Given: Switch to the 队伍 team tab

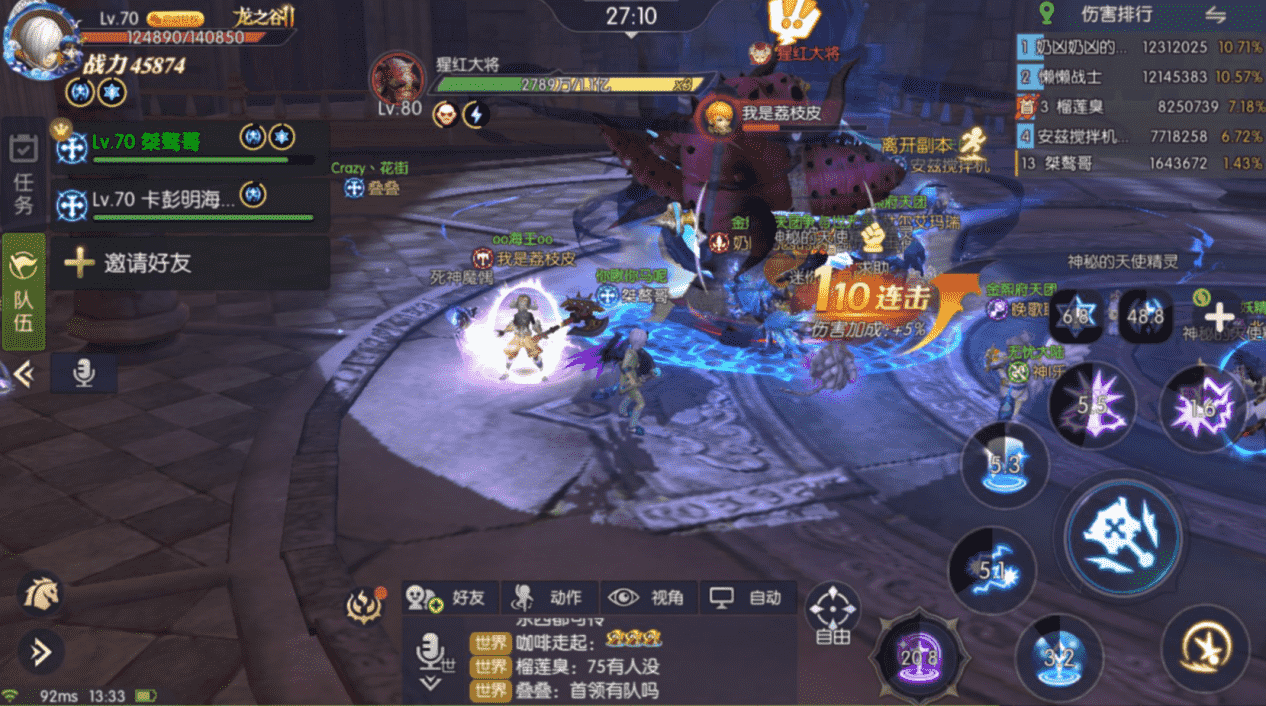Looking at the screenshot, I should click(x=23, y=291).
